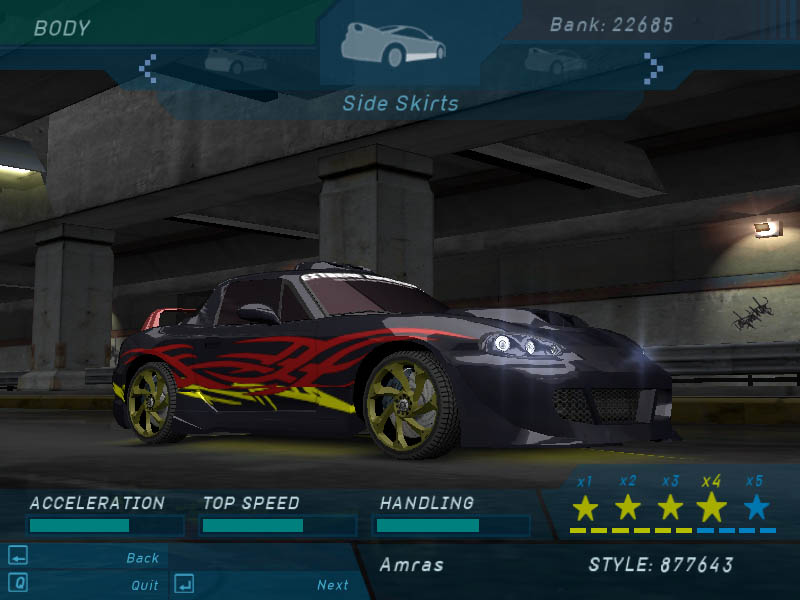Screen dimensions: 800x600
Task: Click the right arrow in the body category selector
Action: 653,68
